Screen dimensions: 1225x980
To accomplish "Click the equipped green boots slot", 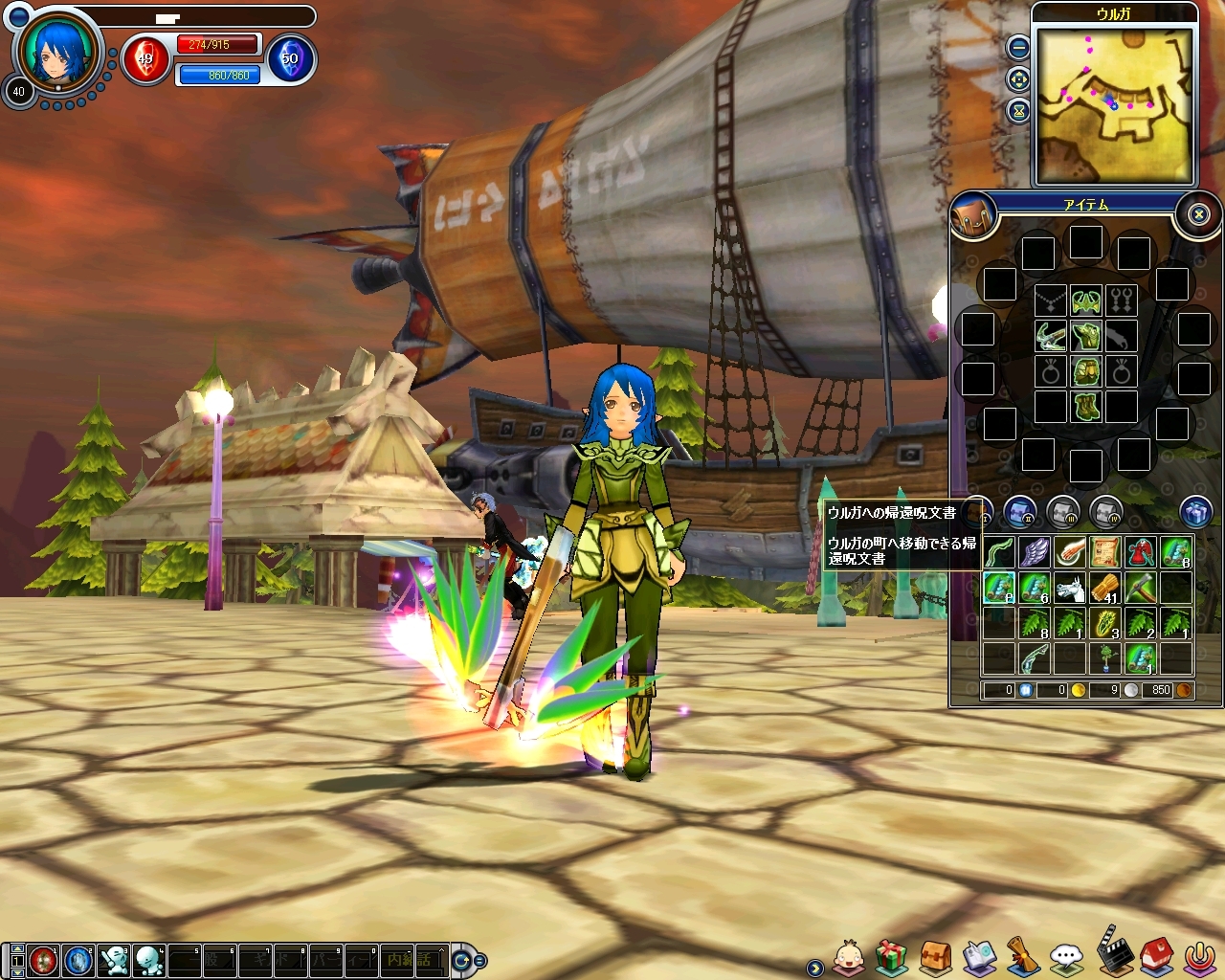I will click(1085, 406).
